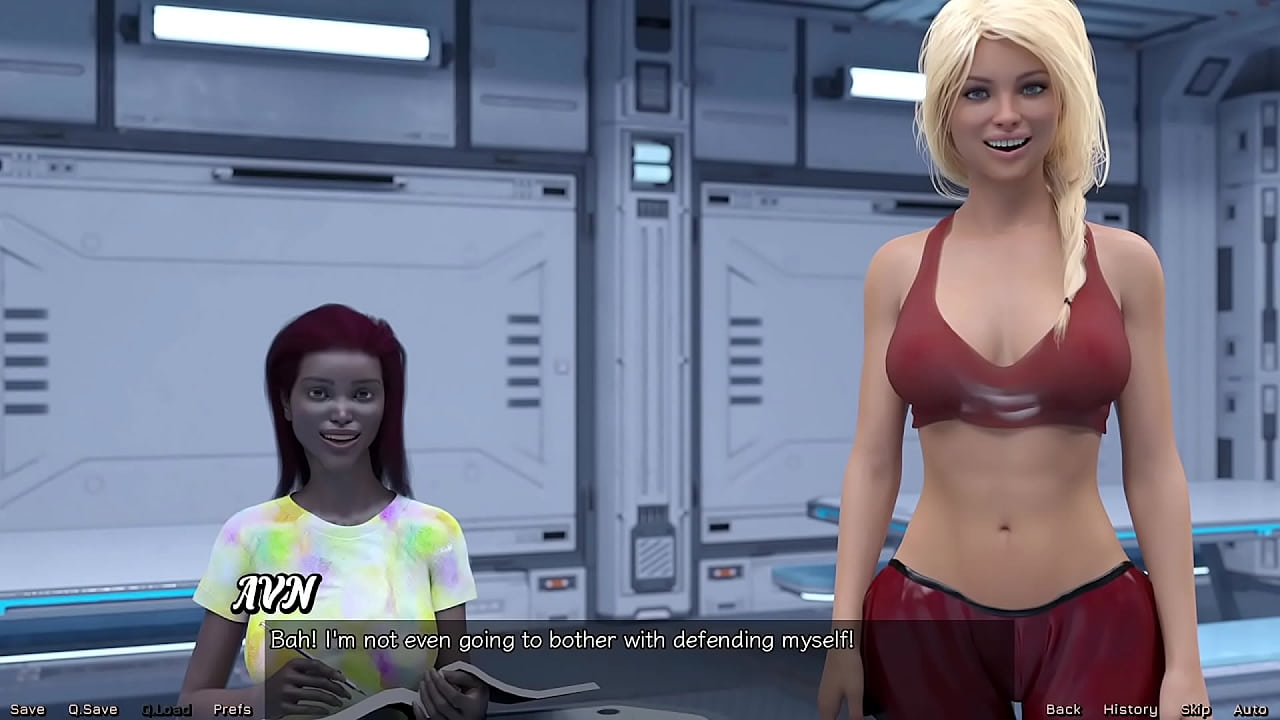Click Save label in bottom-left quick menu
Screen dimensions: 1280x720
coord(30,708)
